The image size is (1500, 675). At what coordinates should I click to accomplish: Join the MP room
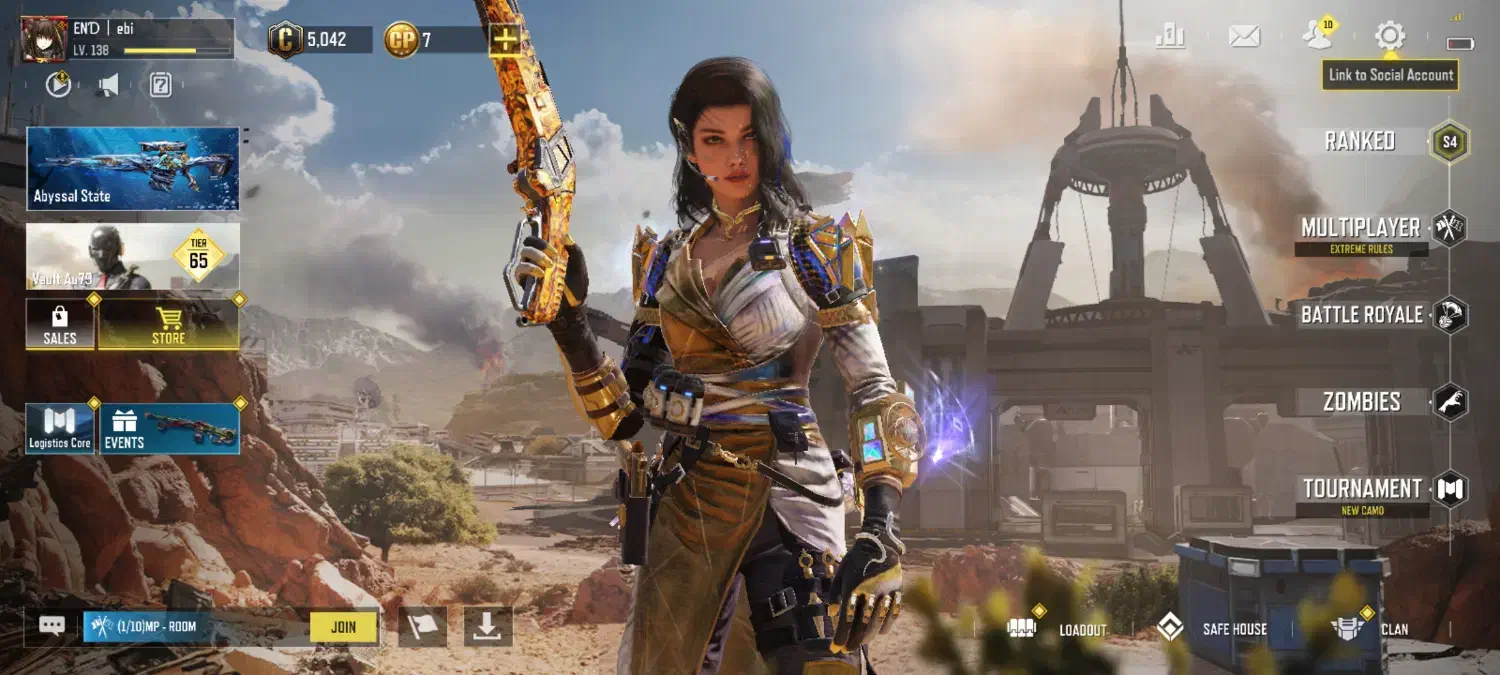tap(343, 627)
